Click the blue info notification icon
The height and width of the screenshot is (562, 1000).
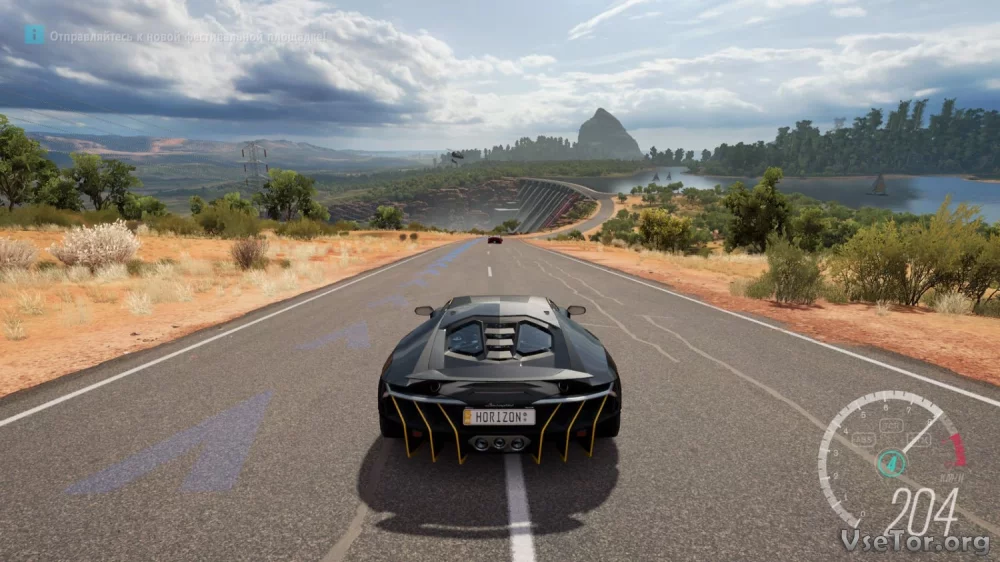click(34, 35)
